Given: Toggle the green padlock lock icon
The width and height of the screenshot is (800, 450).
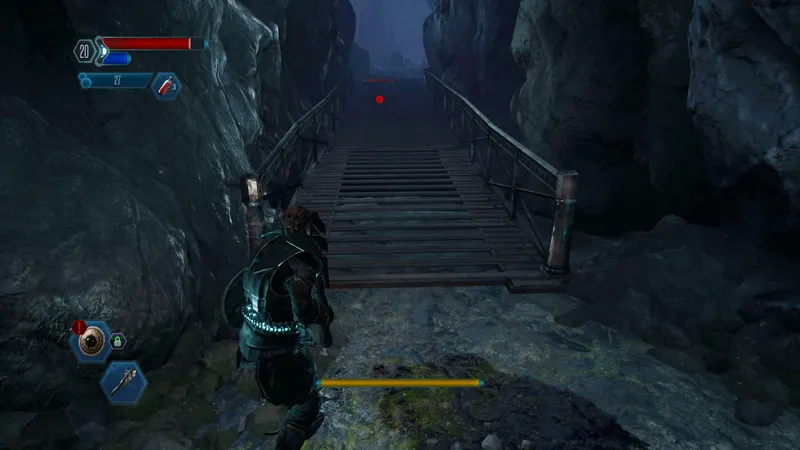Looking at the screenshot, I should point(118,341).
